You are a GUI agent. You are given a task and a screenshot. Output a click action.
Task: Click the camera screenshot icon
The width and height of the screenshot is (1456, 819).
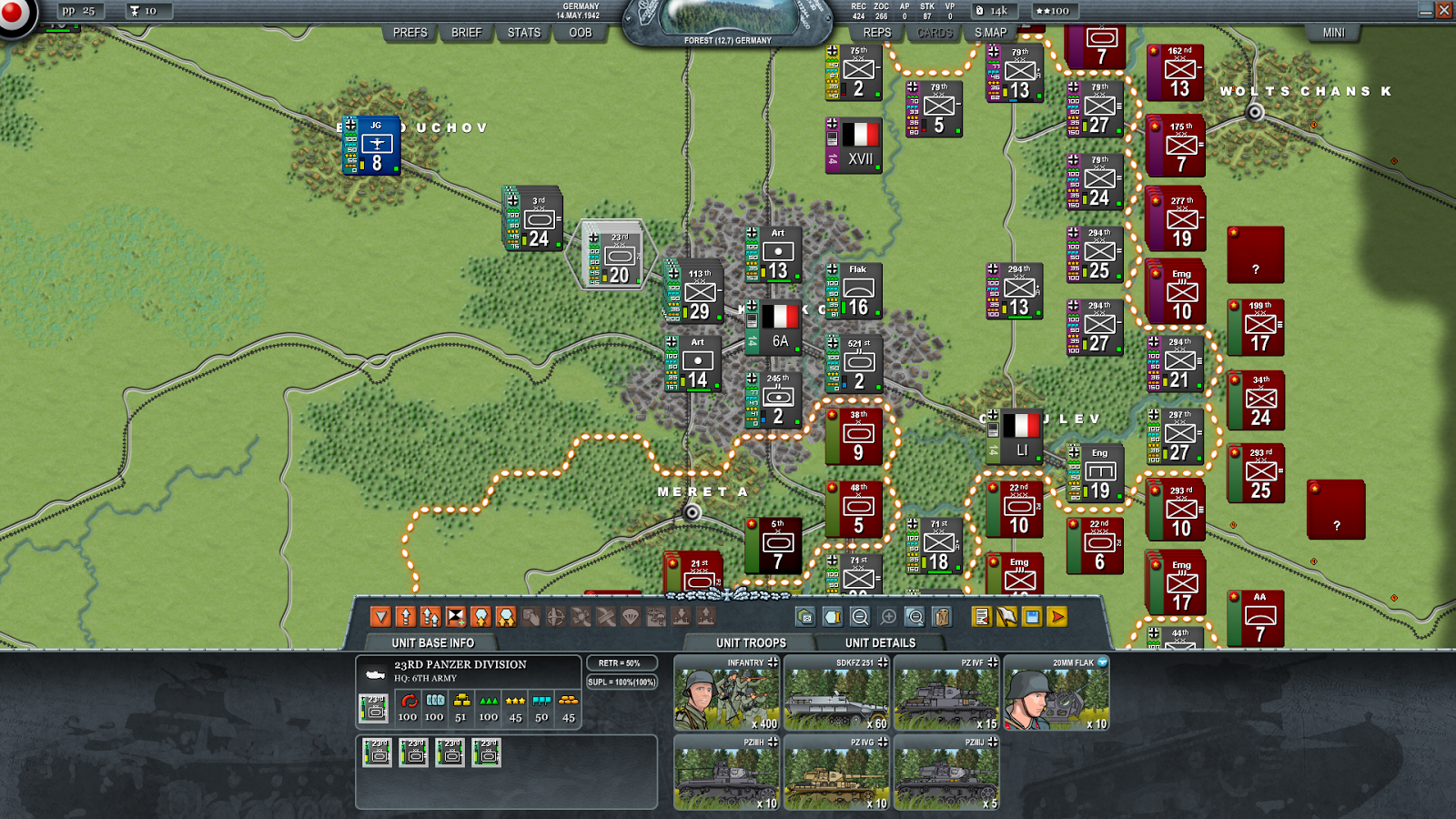pyautogui.click(x=804, y=617)
